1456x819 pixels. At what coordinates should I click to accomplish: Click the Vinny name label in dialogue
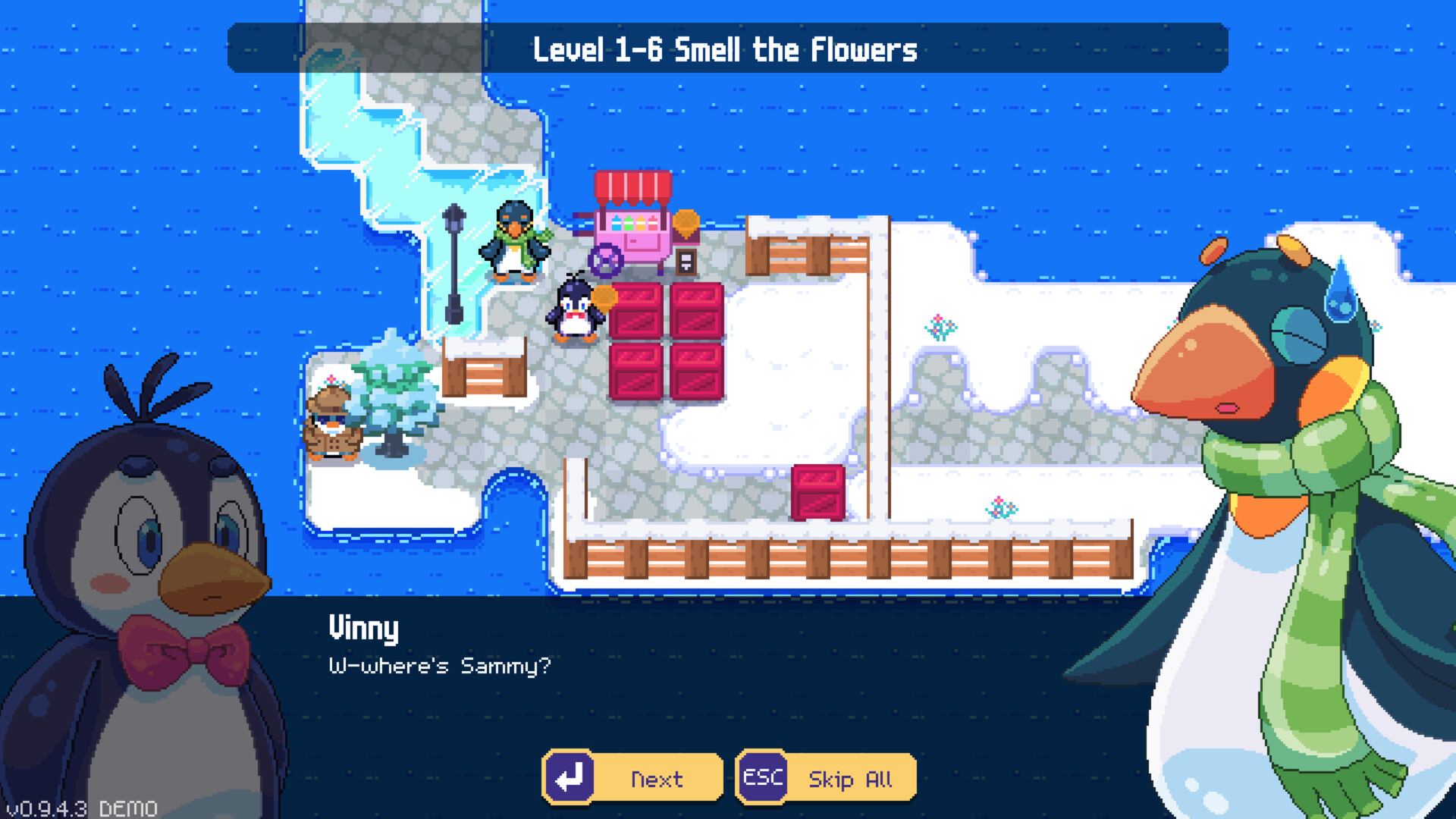pyautogui.click(x=364, y=628)
